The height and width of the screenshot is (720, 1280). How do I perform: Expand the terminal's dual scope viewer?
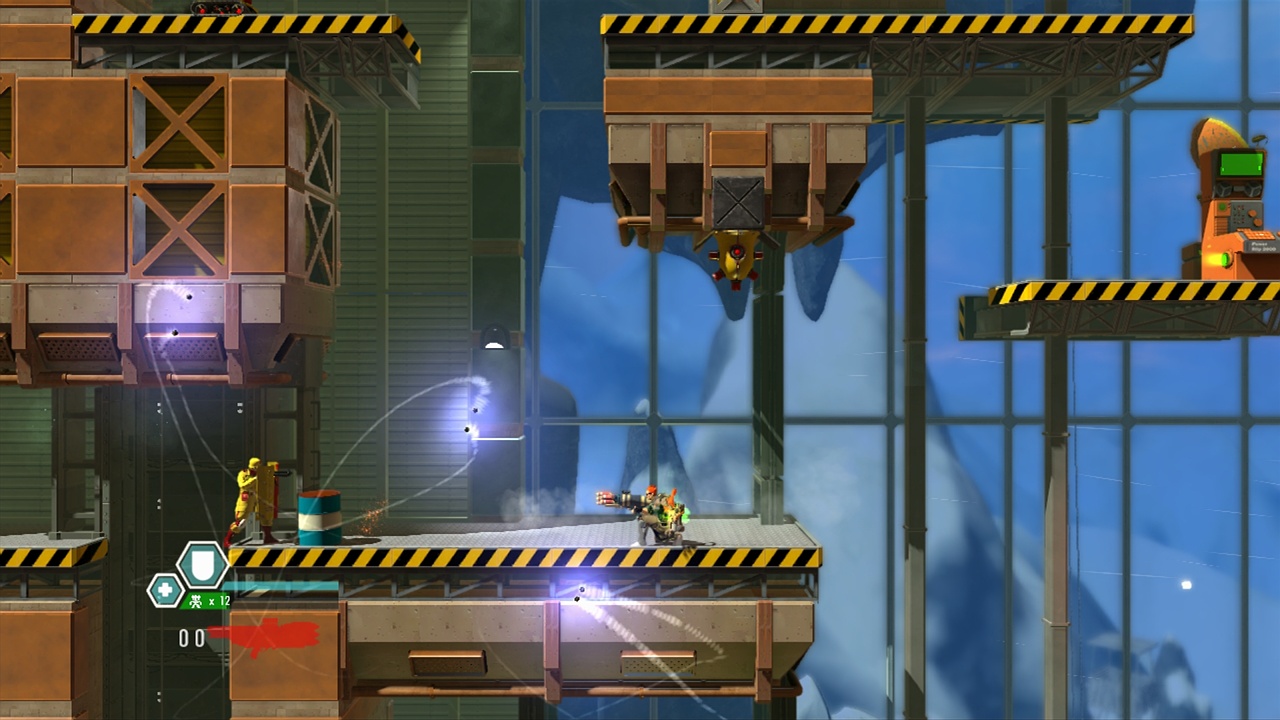(x=1237, y=188)
